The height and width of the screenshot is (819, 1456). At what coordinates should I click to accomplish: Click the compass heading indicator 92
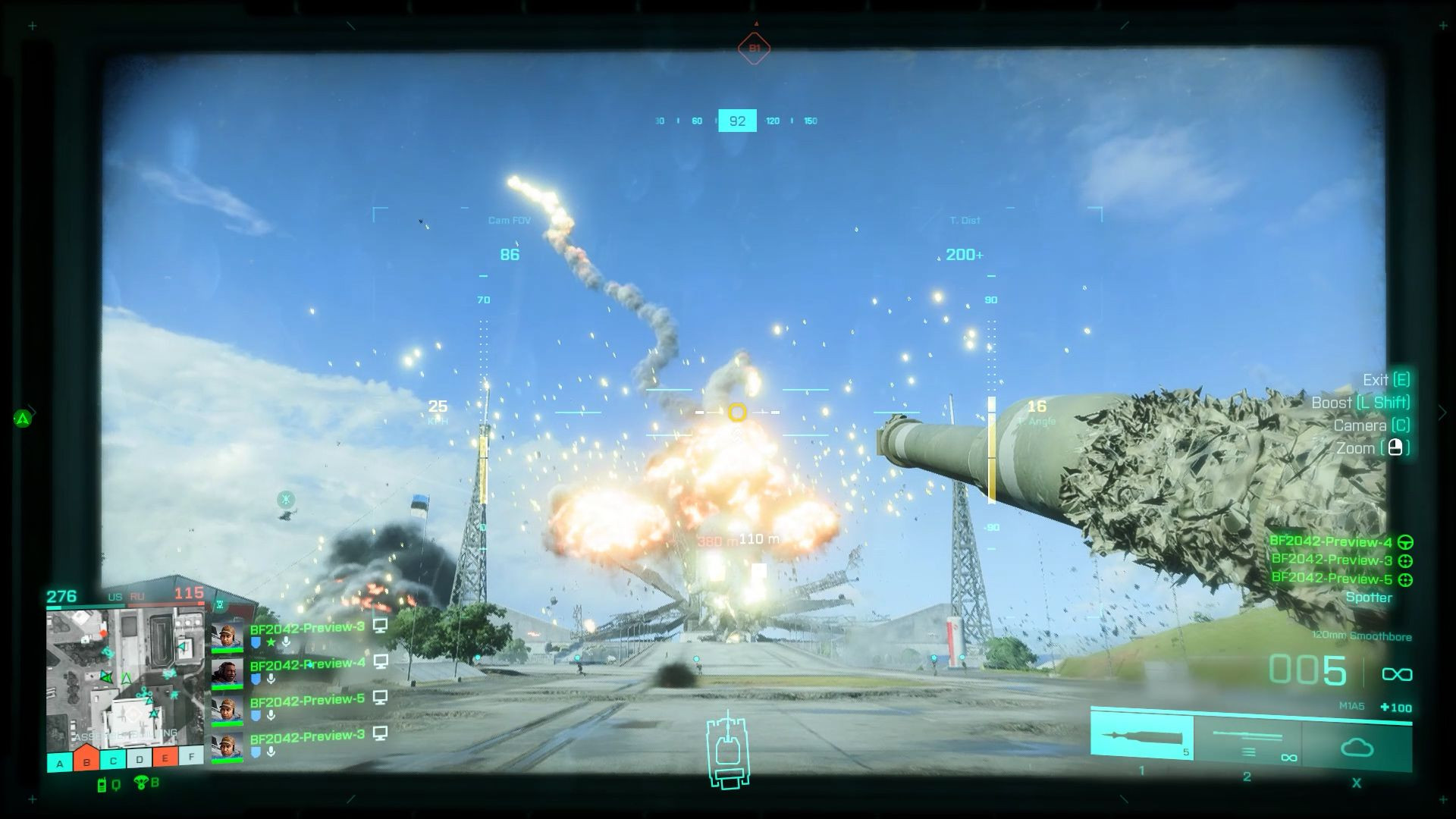(737, 121)
